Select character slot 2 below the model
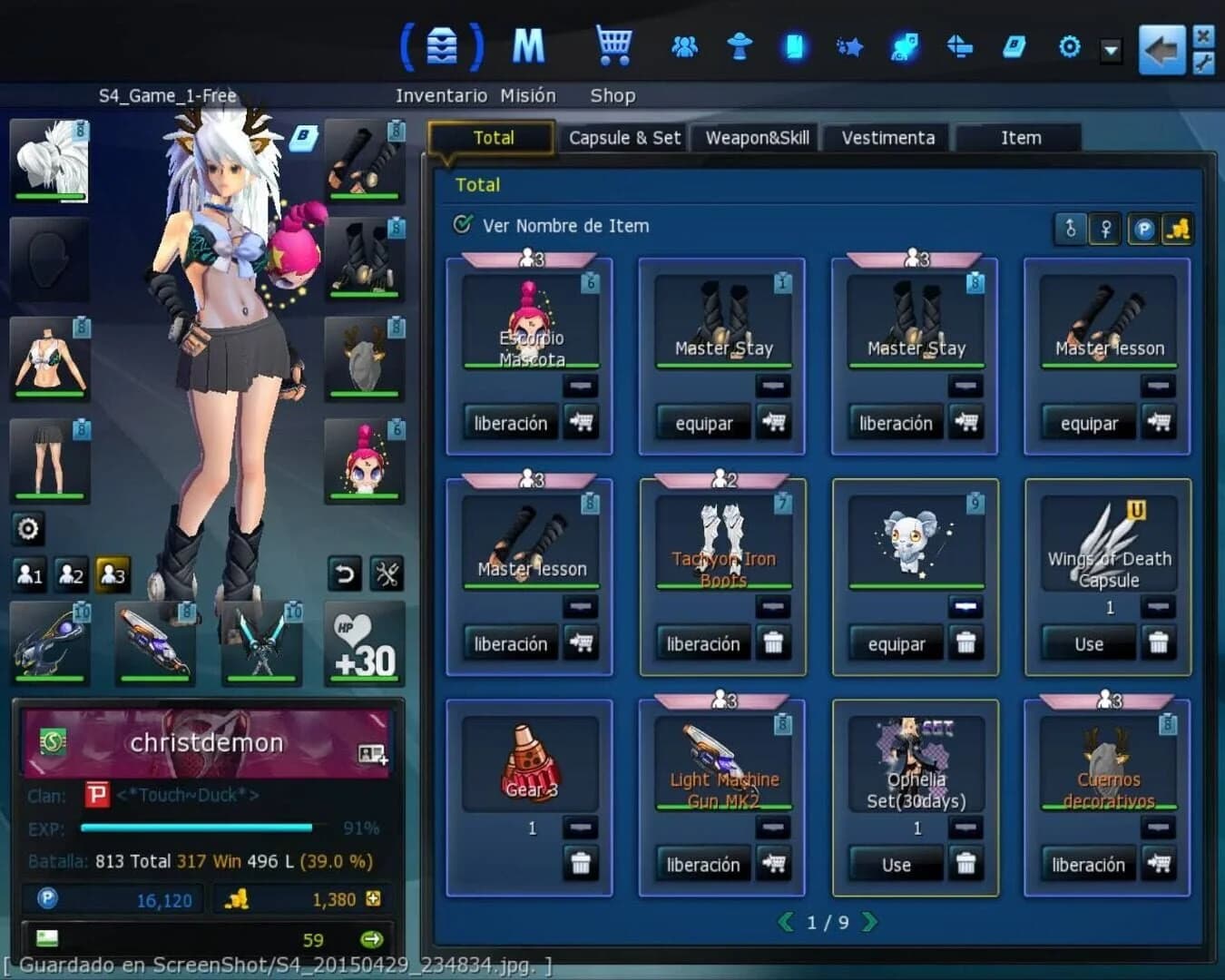 pyautogui.click(x=72, y=574)
